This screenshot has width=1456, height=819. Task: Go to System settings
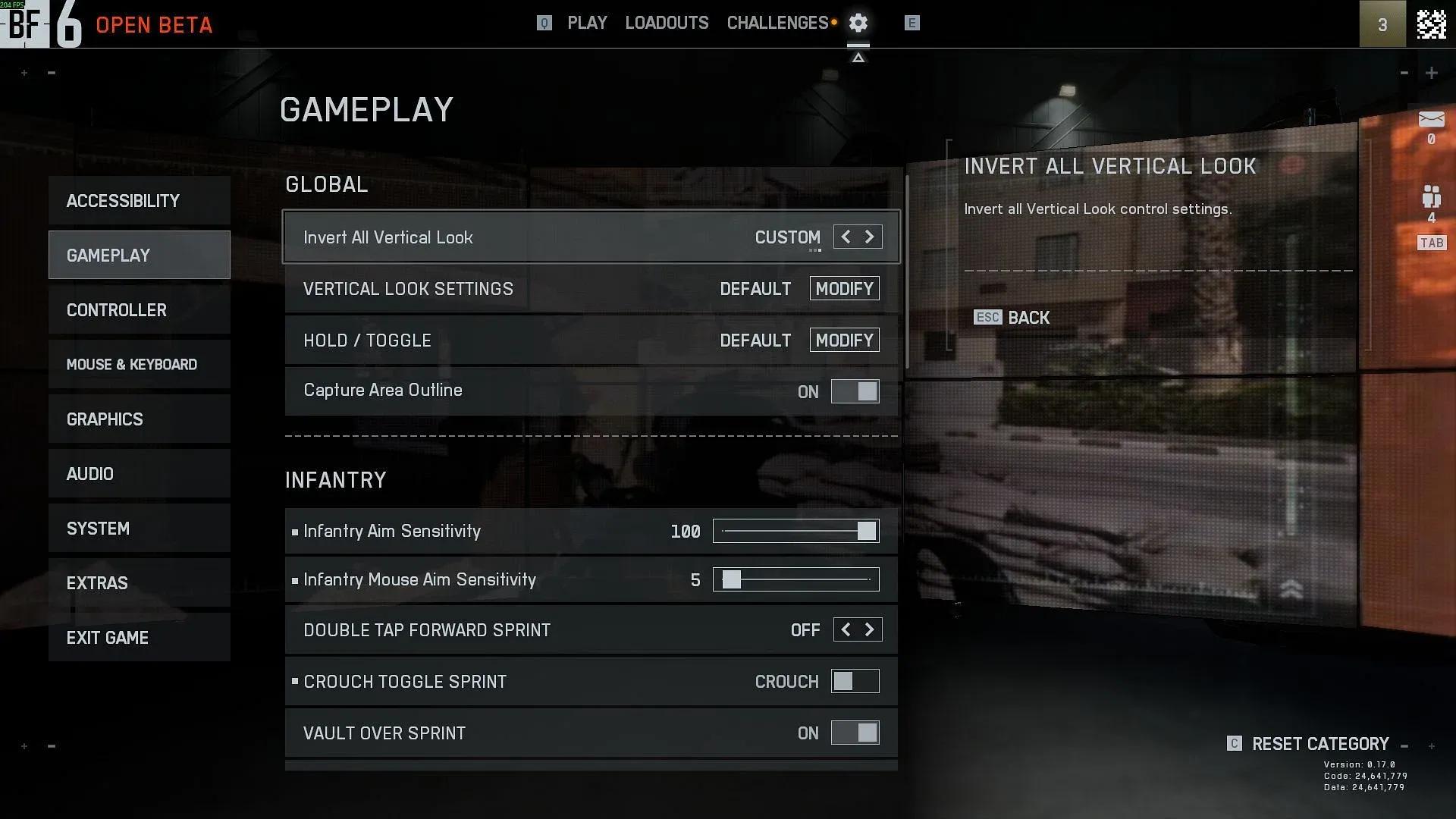point(139,529)
